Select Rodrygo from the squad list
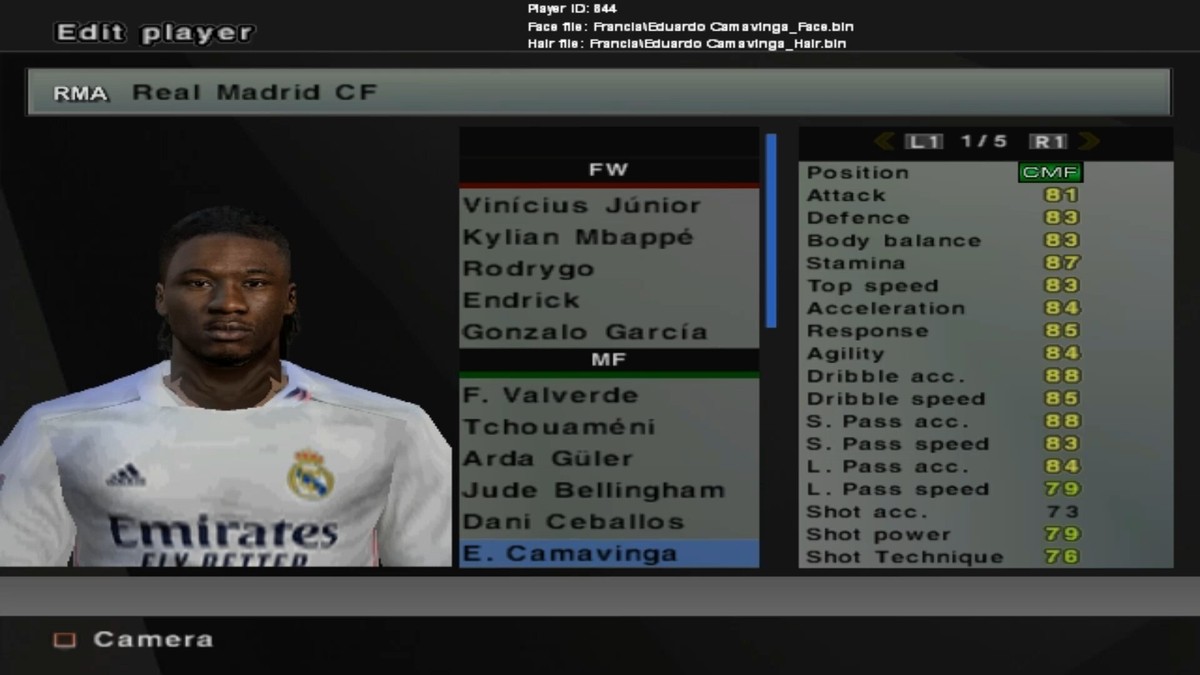The height and width of the screenshot is (675, 1200). coord(528,269)
